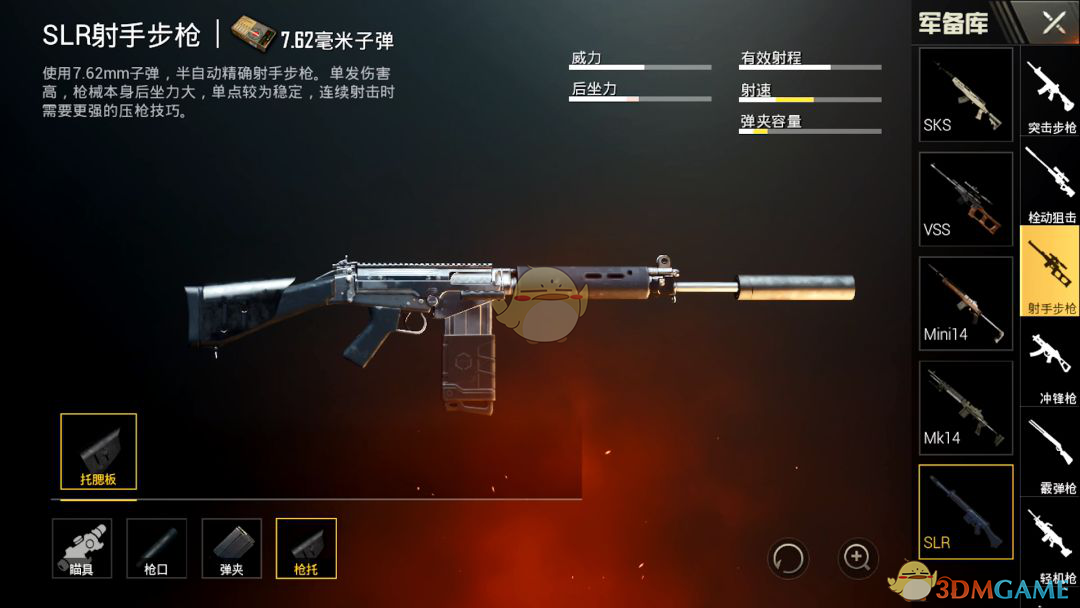Click the rotate weapon view button
Viewport: 1080px width, 608px height.
click(x=787, y=557)
